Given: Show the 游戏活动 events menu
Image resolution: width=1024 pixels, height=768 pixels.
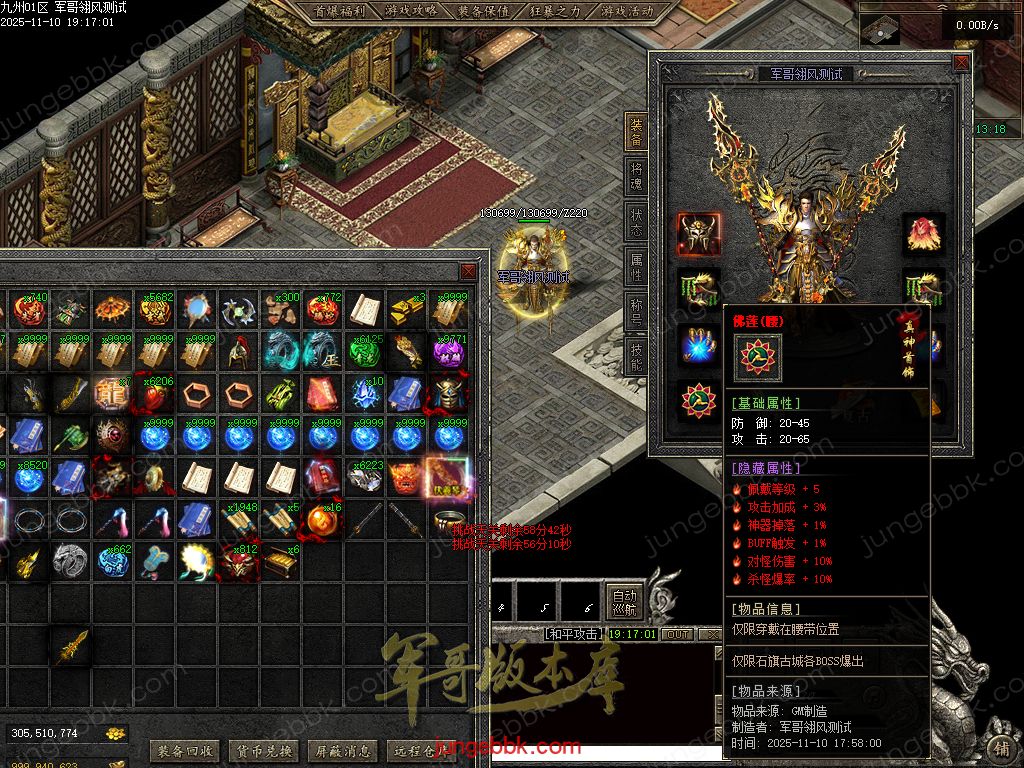Looking at the screenshot, I should coord(627,12).
